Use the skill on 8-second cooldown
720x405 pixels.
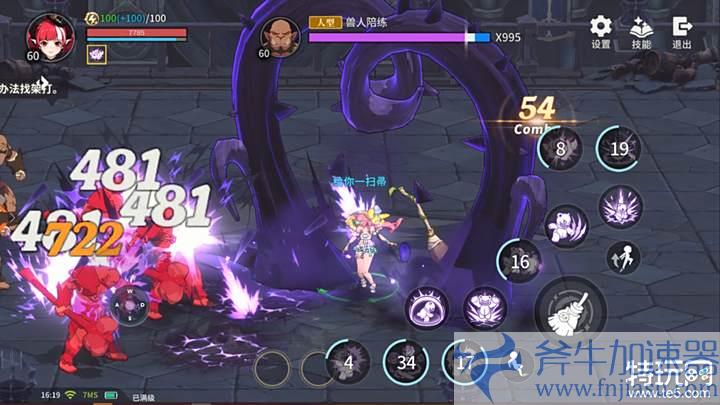click(x=561, y=150)
